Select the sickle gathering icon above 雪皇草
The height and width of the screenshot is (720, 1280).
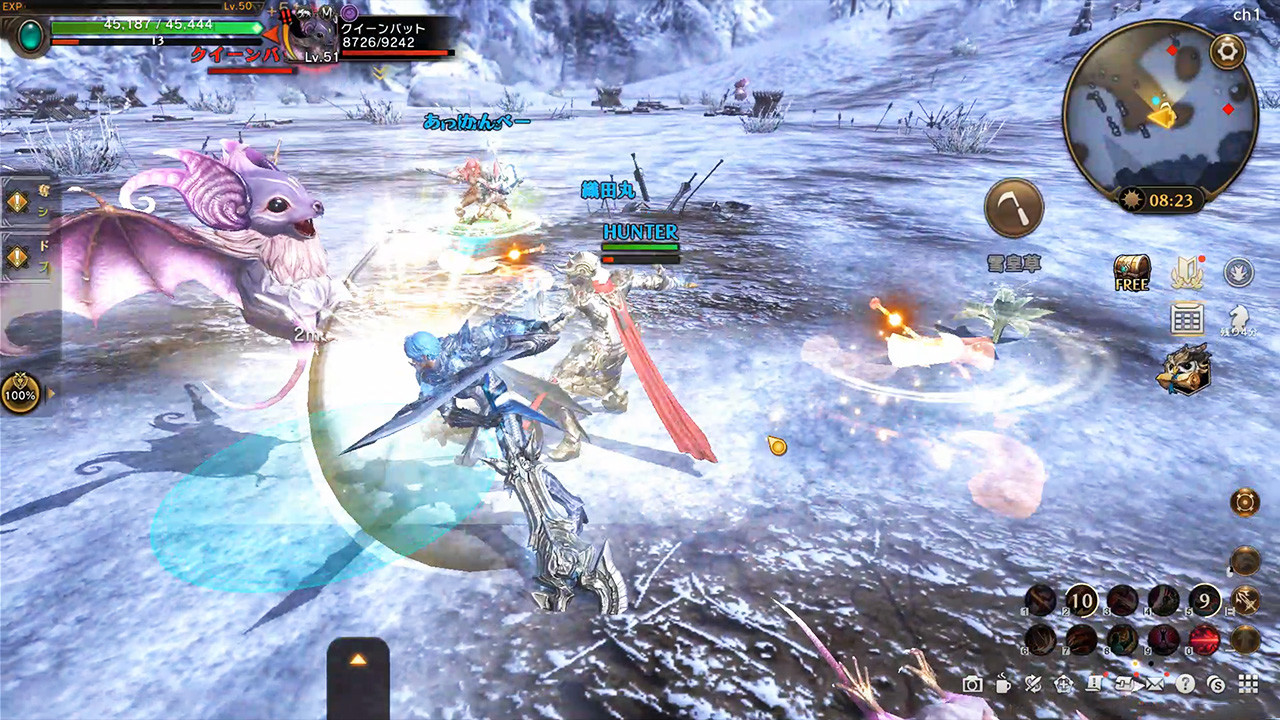(1014, 207)
